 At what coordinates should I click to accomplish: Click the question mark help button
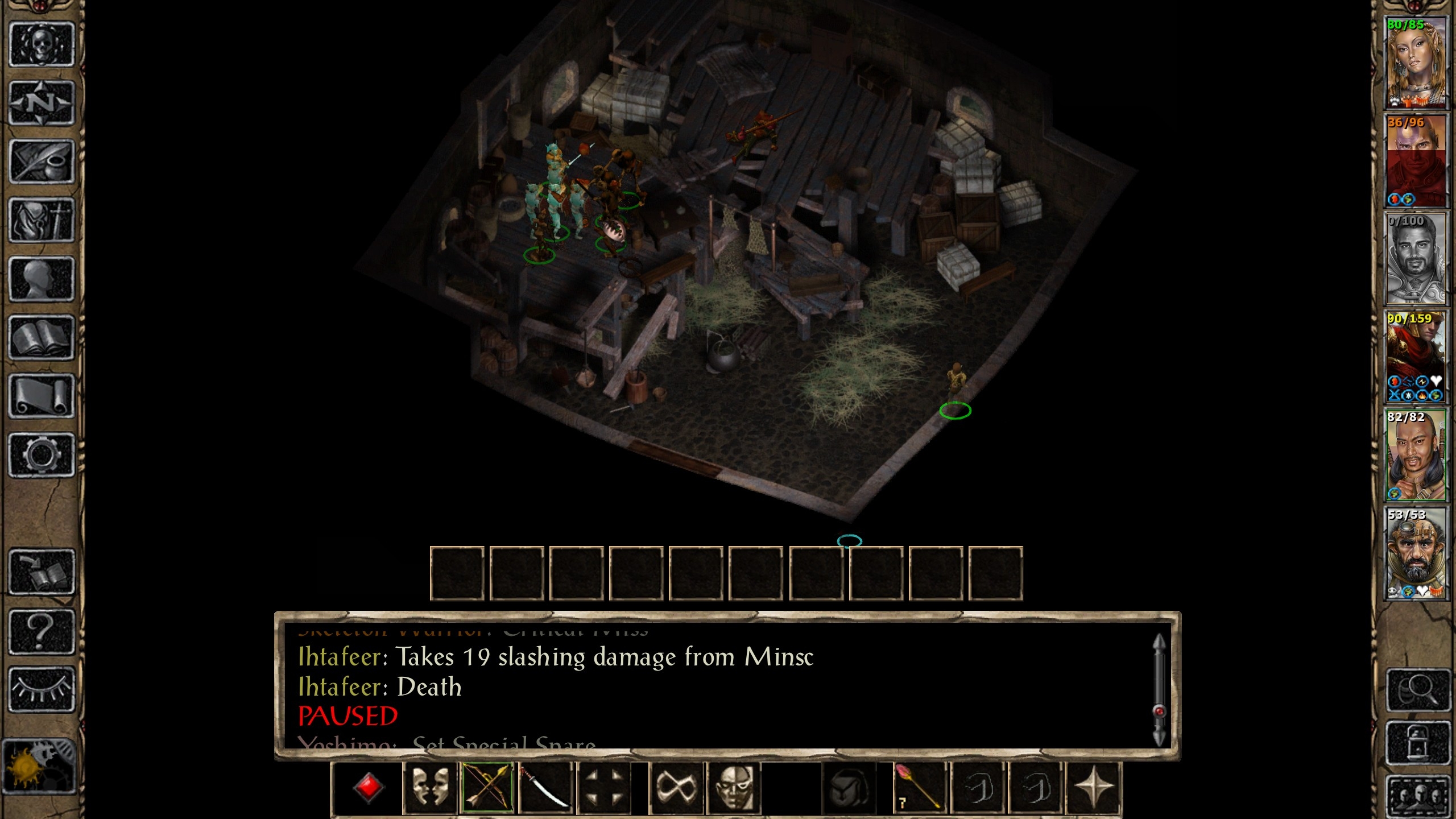tap(42, 631)
